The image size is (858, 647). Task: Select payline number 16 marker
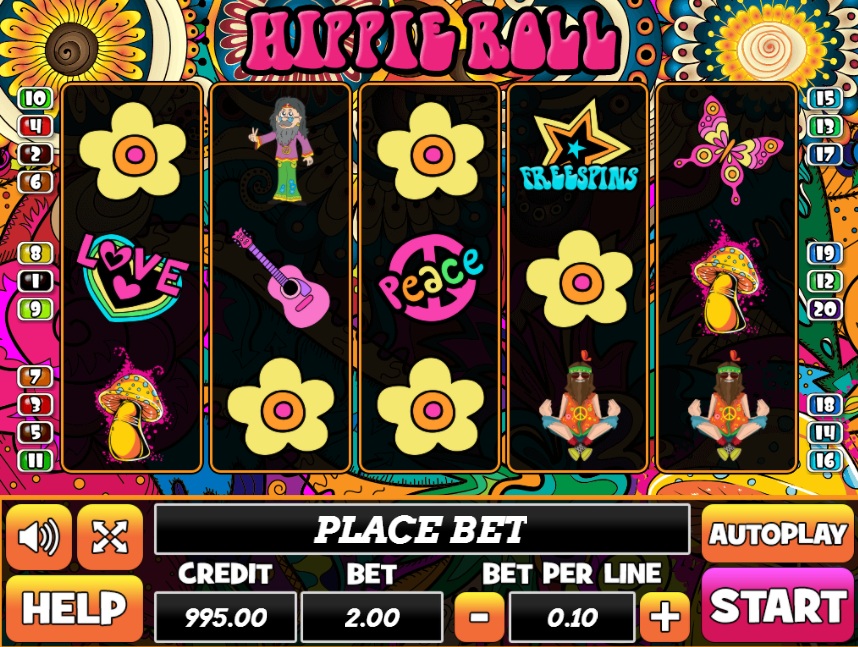tap(824, 461)
